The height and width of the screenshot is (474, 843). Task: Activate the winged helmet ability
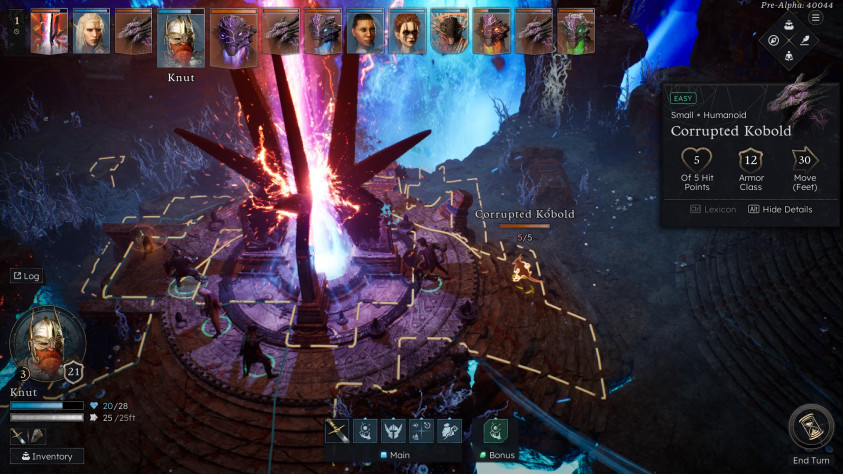393,431
